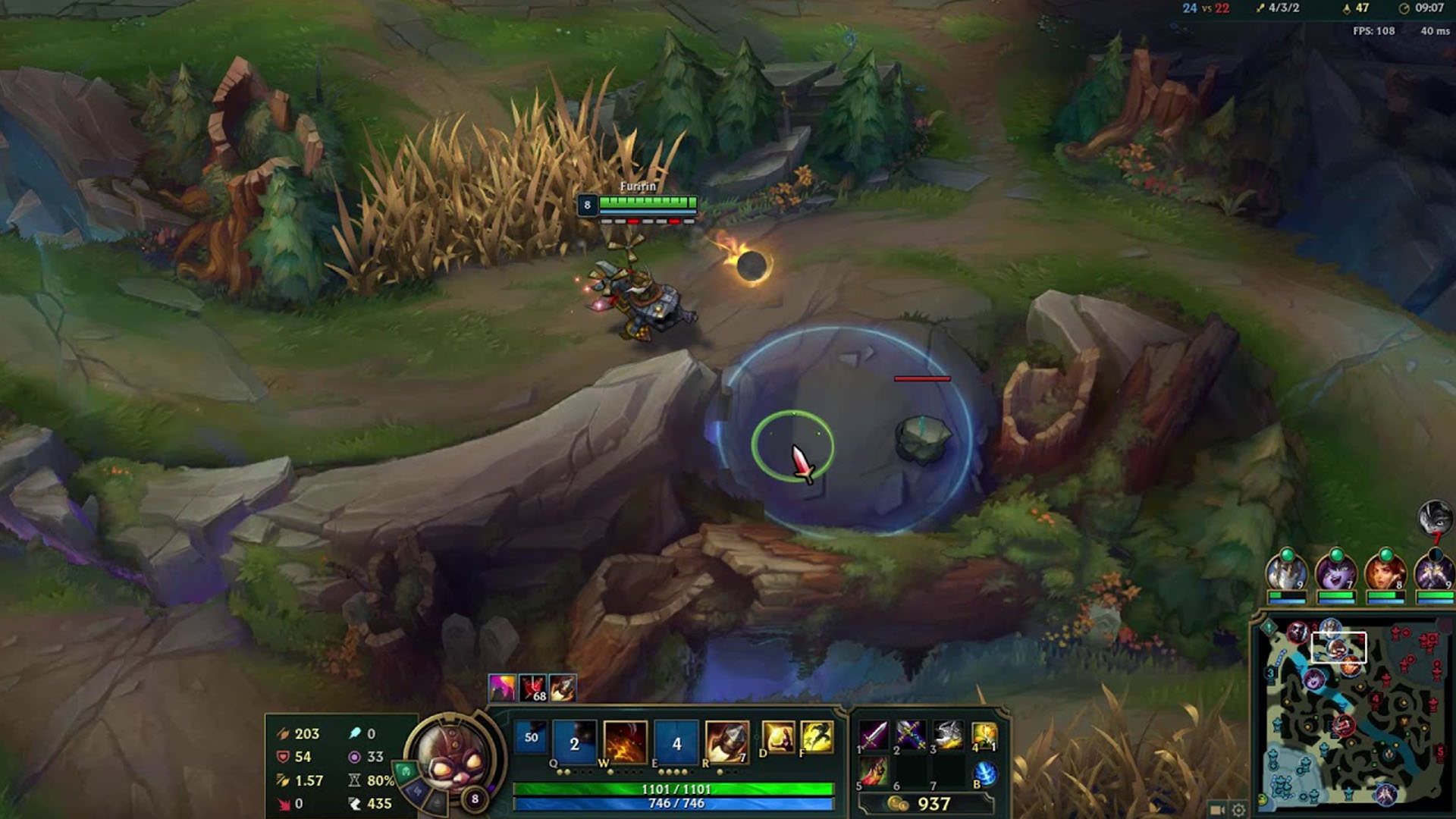The height and width of the screenshot is (819, 1456).
Task: Click the armor stat icon showing 54
Action: tap(282, 755)
